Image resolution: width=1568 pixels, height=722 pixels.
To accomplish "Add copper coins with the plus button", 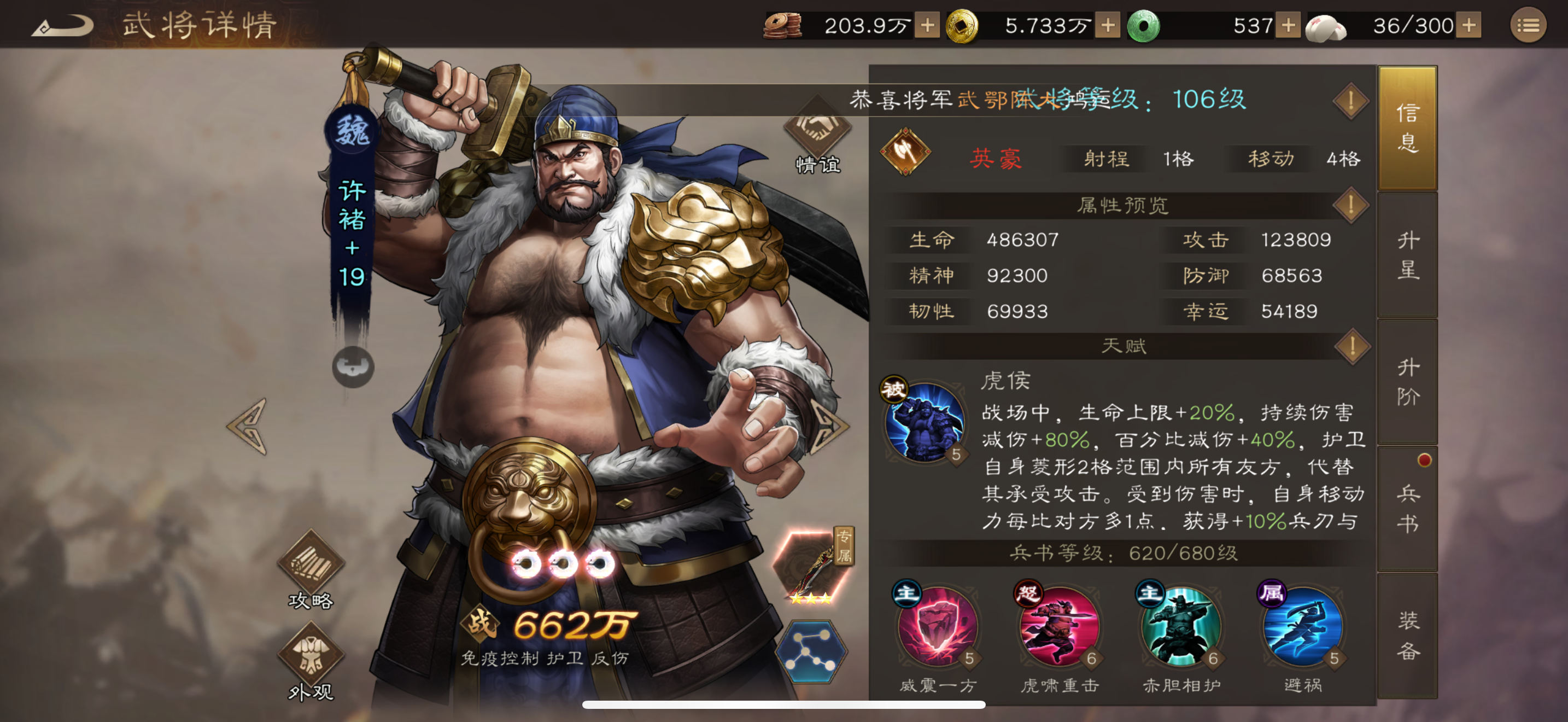I will 927,26.
